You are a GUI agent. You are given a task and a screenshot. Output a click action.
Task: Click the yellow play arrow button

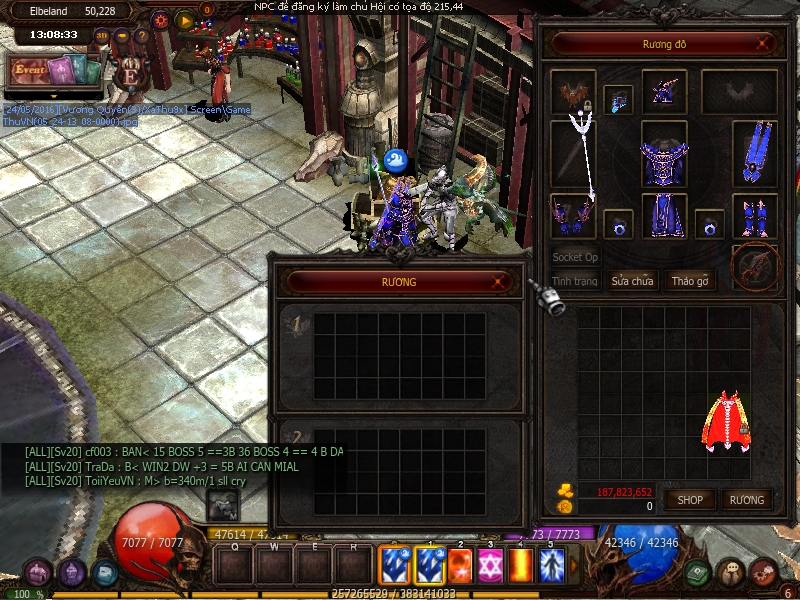(x=185, y=19)
